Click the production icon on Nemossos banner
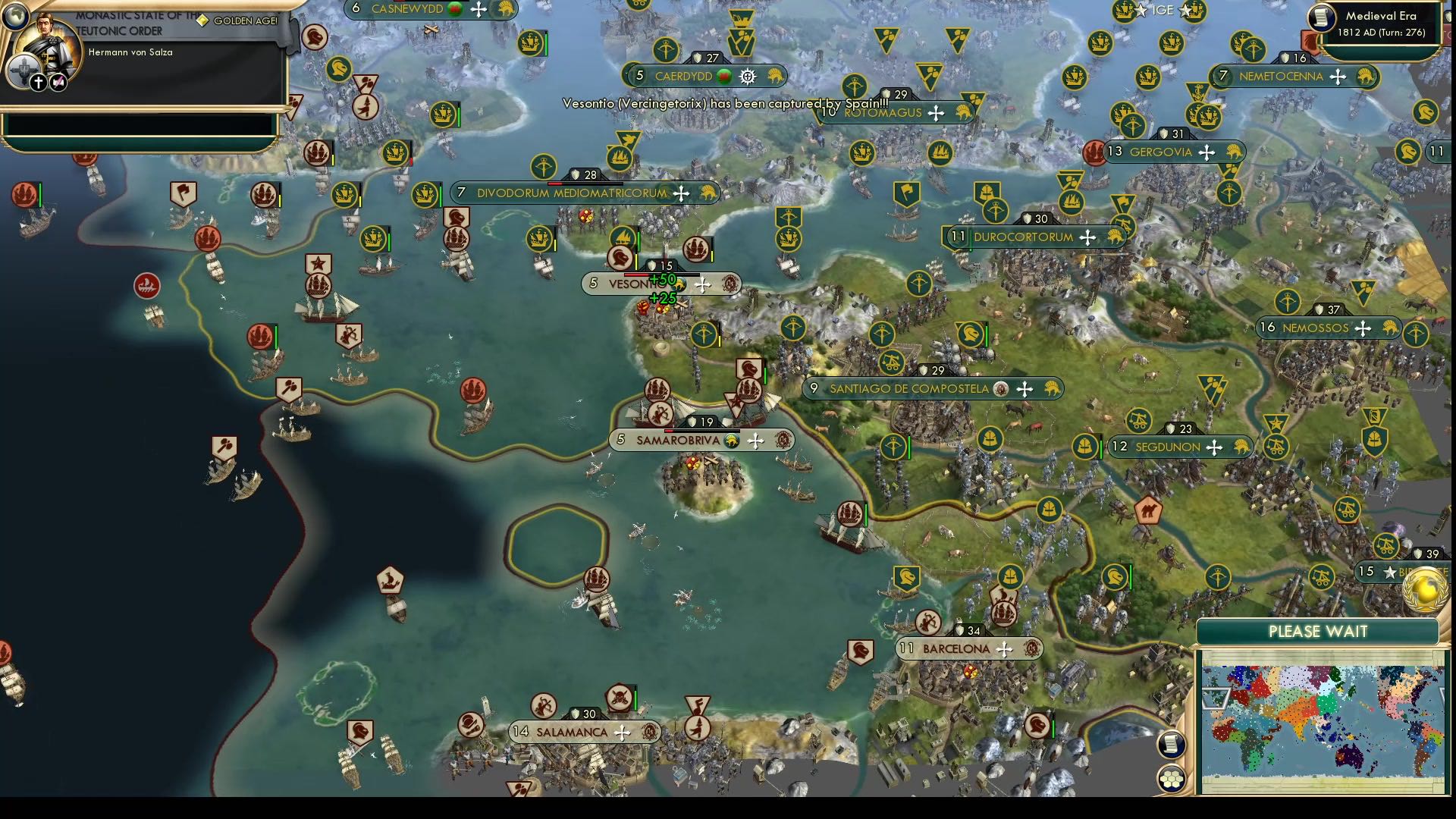This screenshot has width=1456, height=819. coord(1390,328)
